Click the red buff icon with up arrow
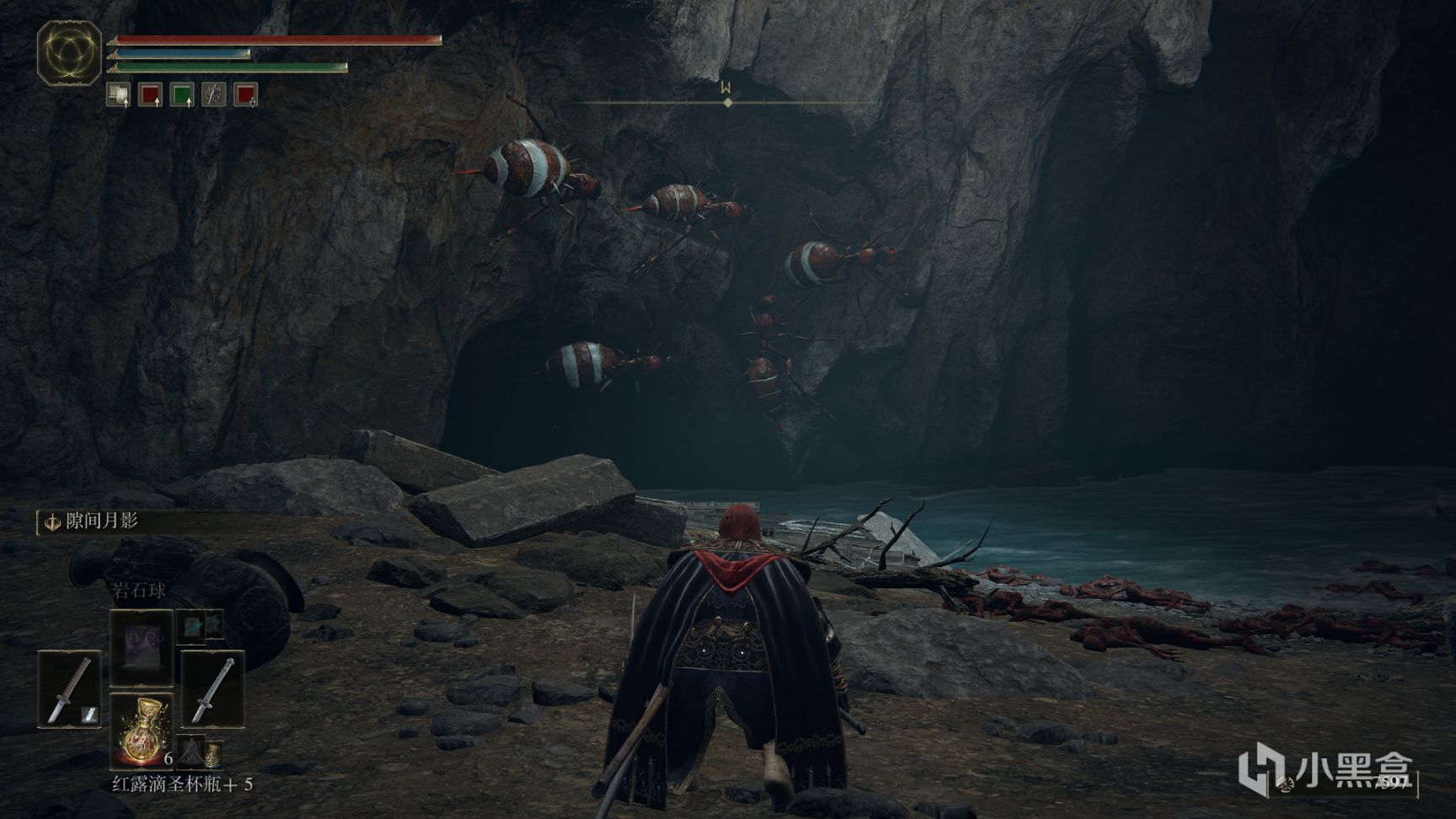This screenshot has height=819, width=1456. point(150,94)
